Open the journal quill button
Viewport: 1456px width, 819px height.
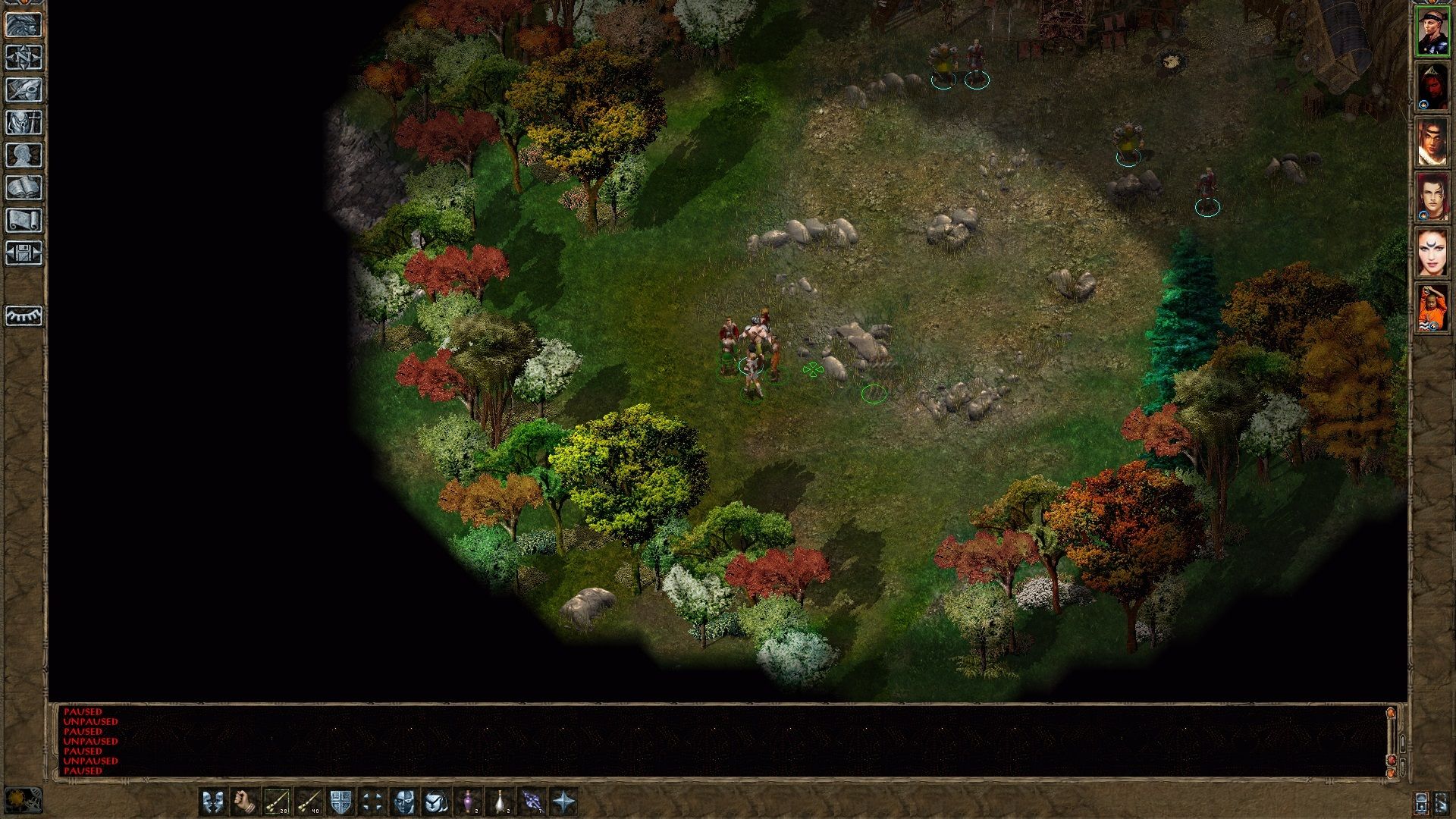[x=24, y=89]
